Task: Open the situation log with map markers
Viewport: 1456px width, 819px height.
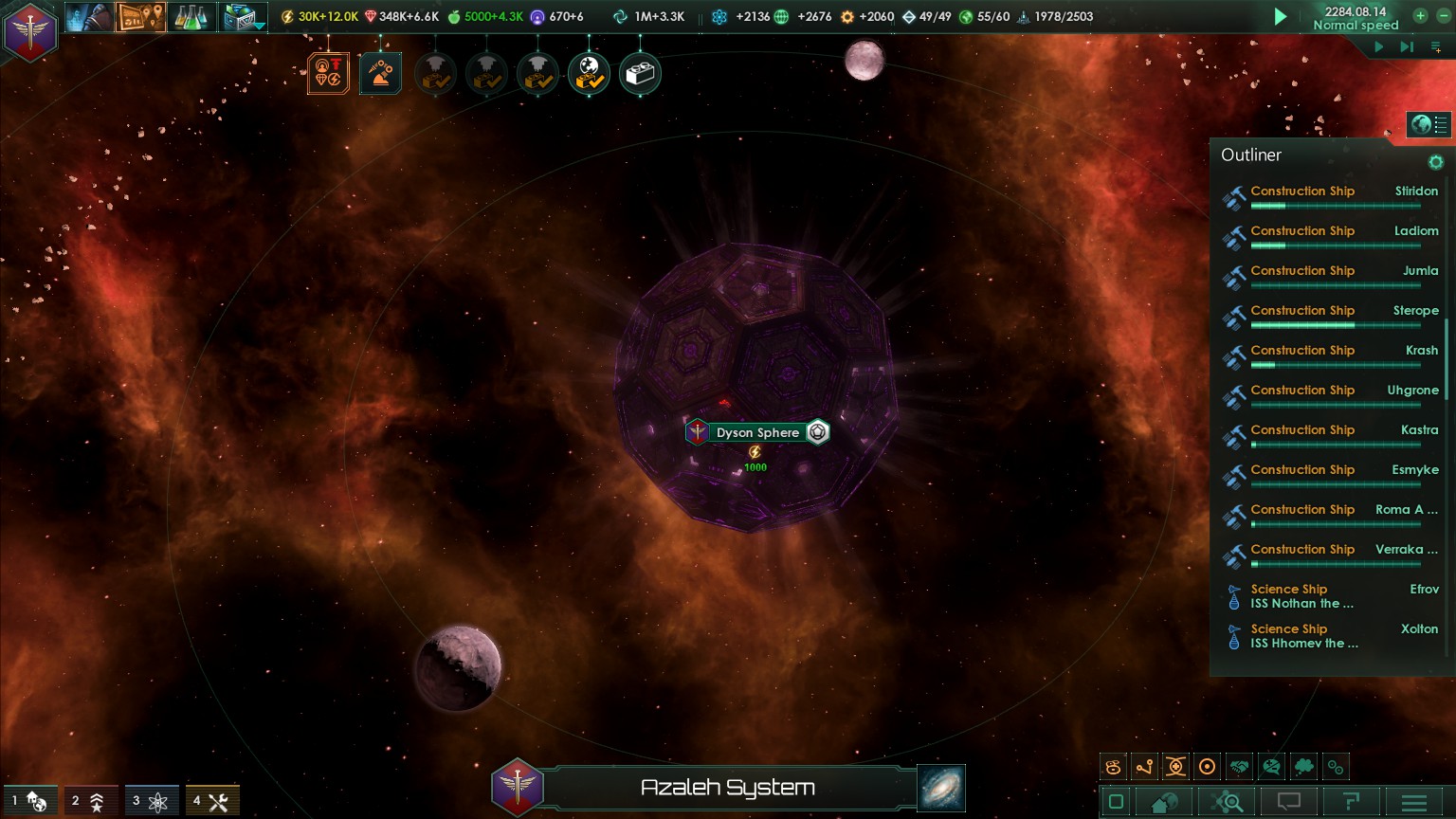Action: [x=140, y=17]
